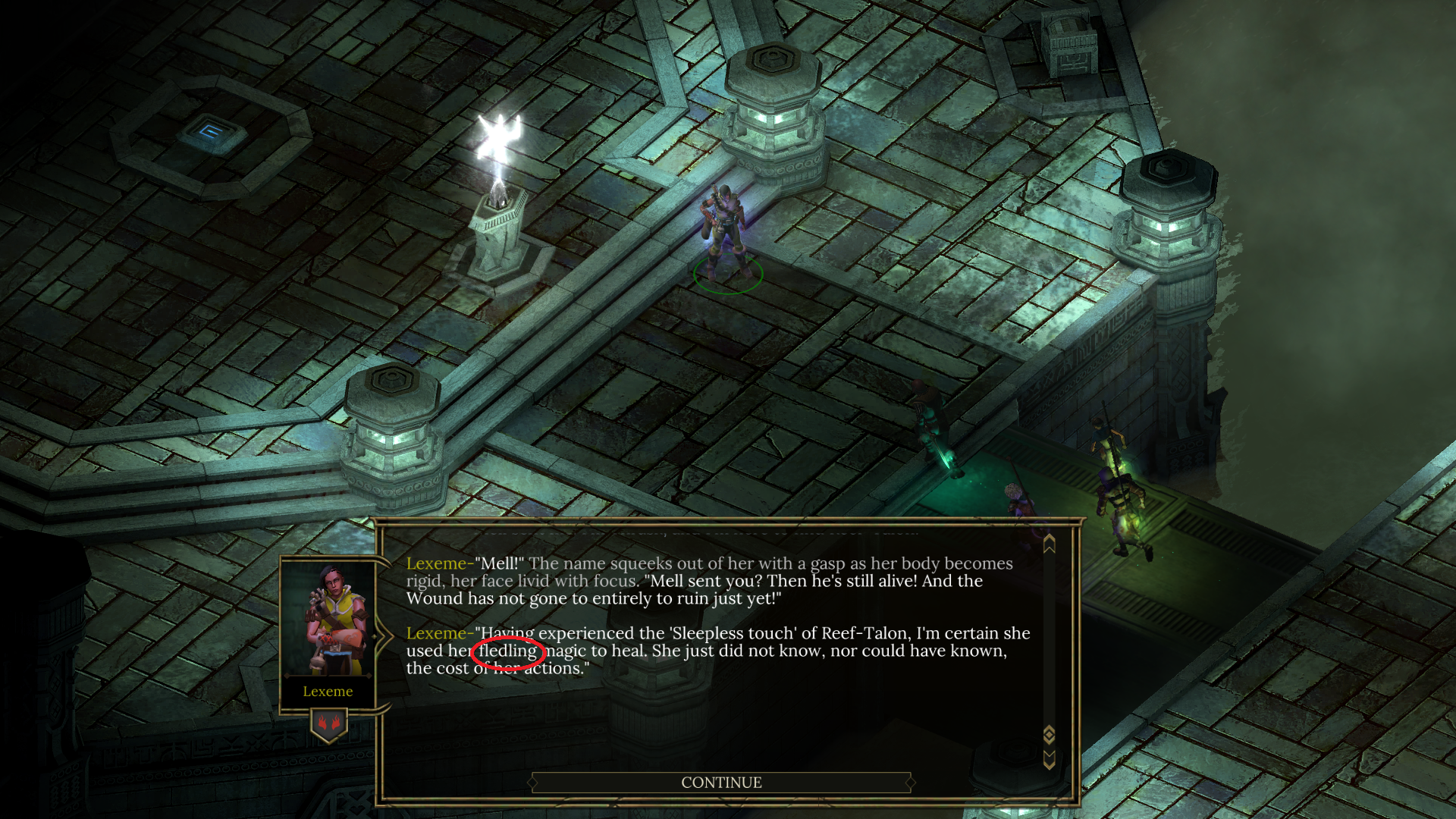Click the diamond marker above the down scroll arrow

(x=1049, y=733)
